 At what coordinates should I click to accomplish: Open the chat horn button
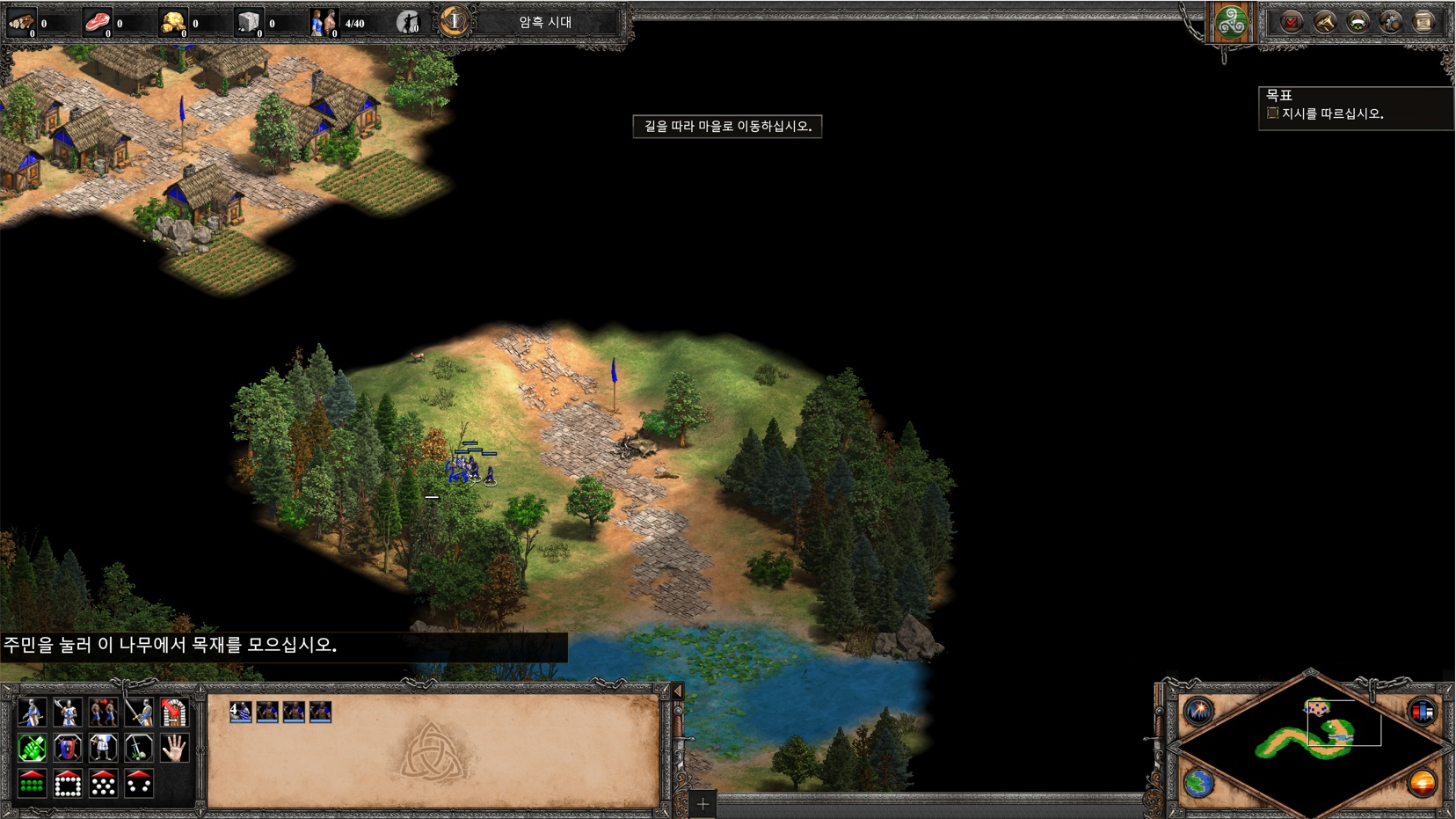1324,22
